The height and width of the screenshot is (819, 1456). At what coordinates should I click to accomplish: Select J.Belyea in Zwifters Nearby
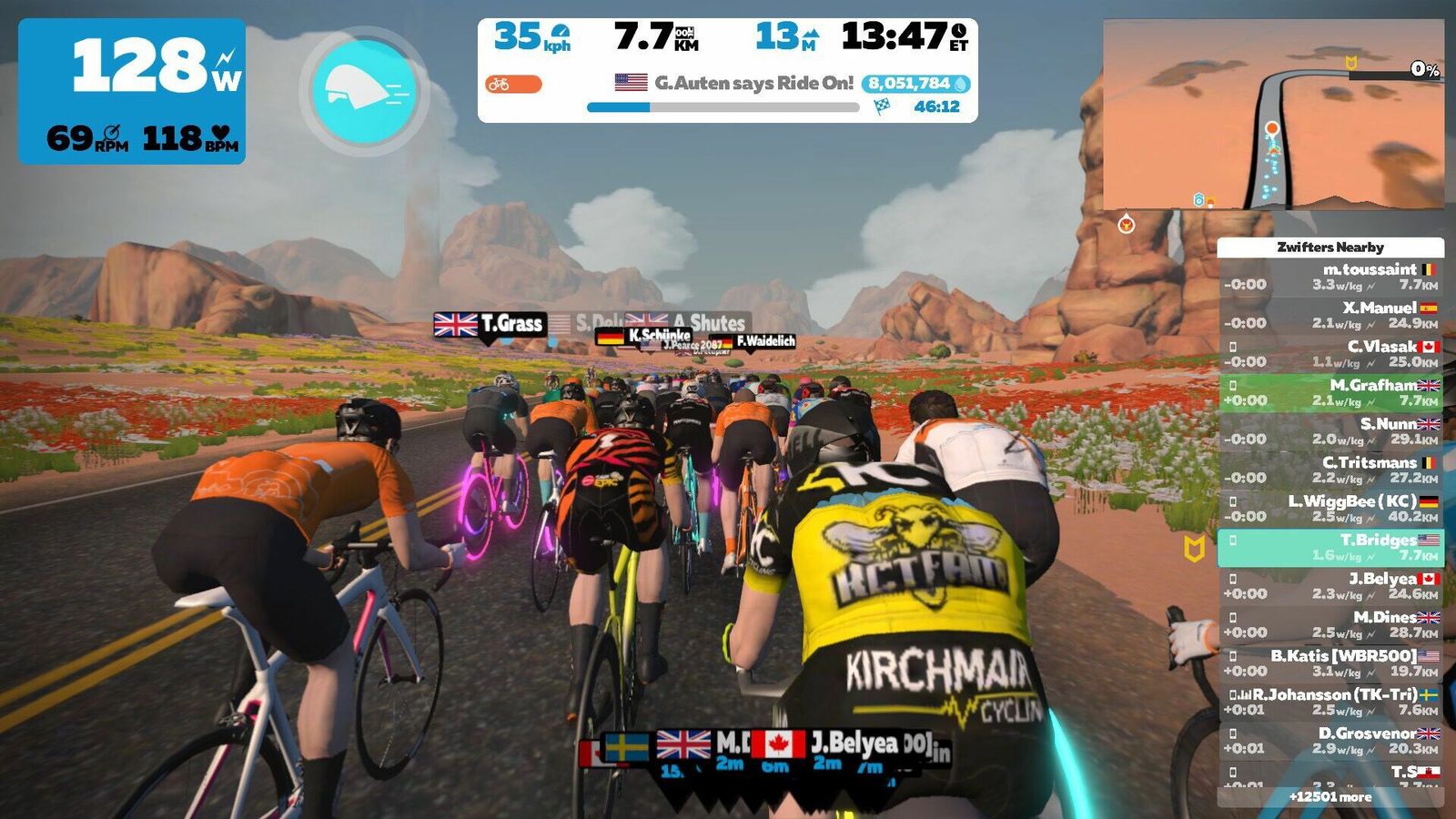coord(1330,586)
